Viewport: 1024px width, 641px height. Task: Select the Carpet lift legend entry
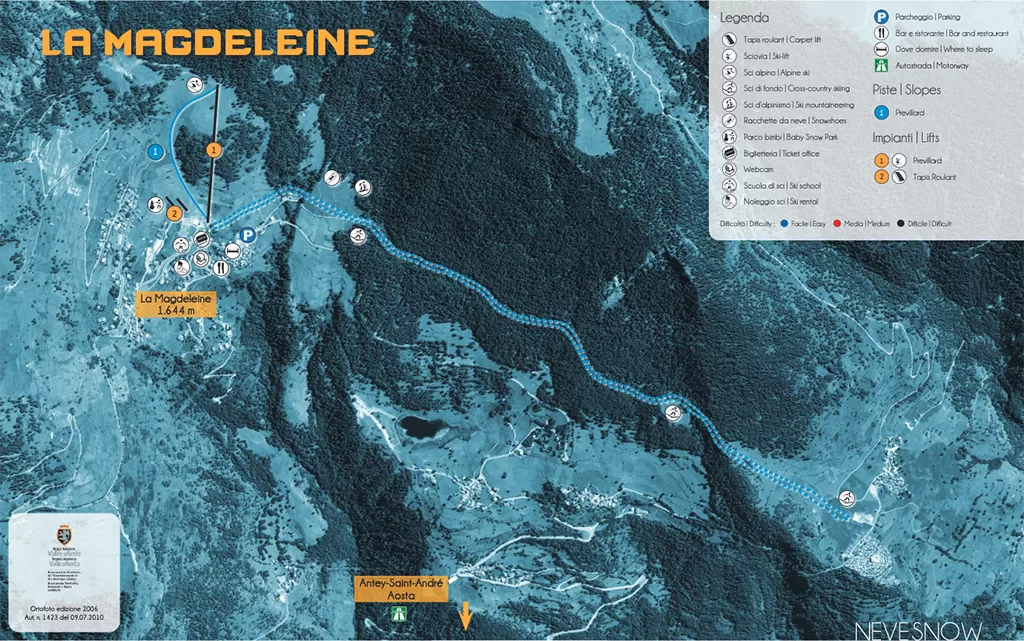[x=774, y=40]
